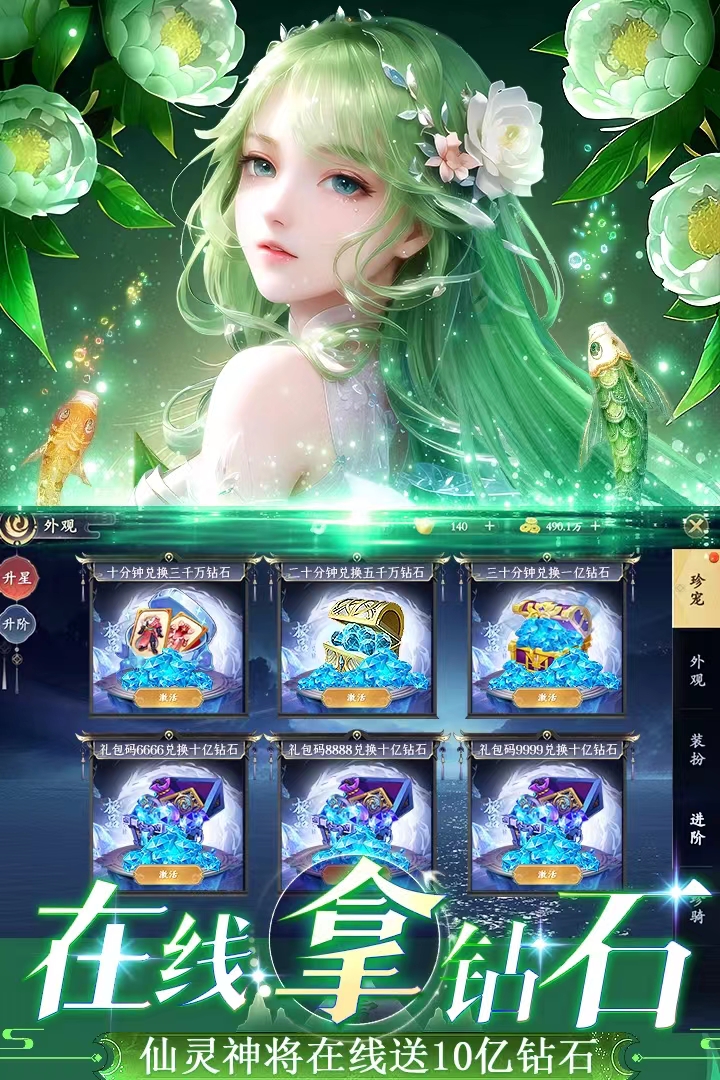
Task: Activate the 礼包码9999 gift code reward
Action: pos(547,874)
